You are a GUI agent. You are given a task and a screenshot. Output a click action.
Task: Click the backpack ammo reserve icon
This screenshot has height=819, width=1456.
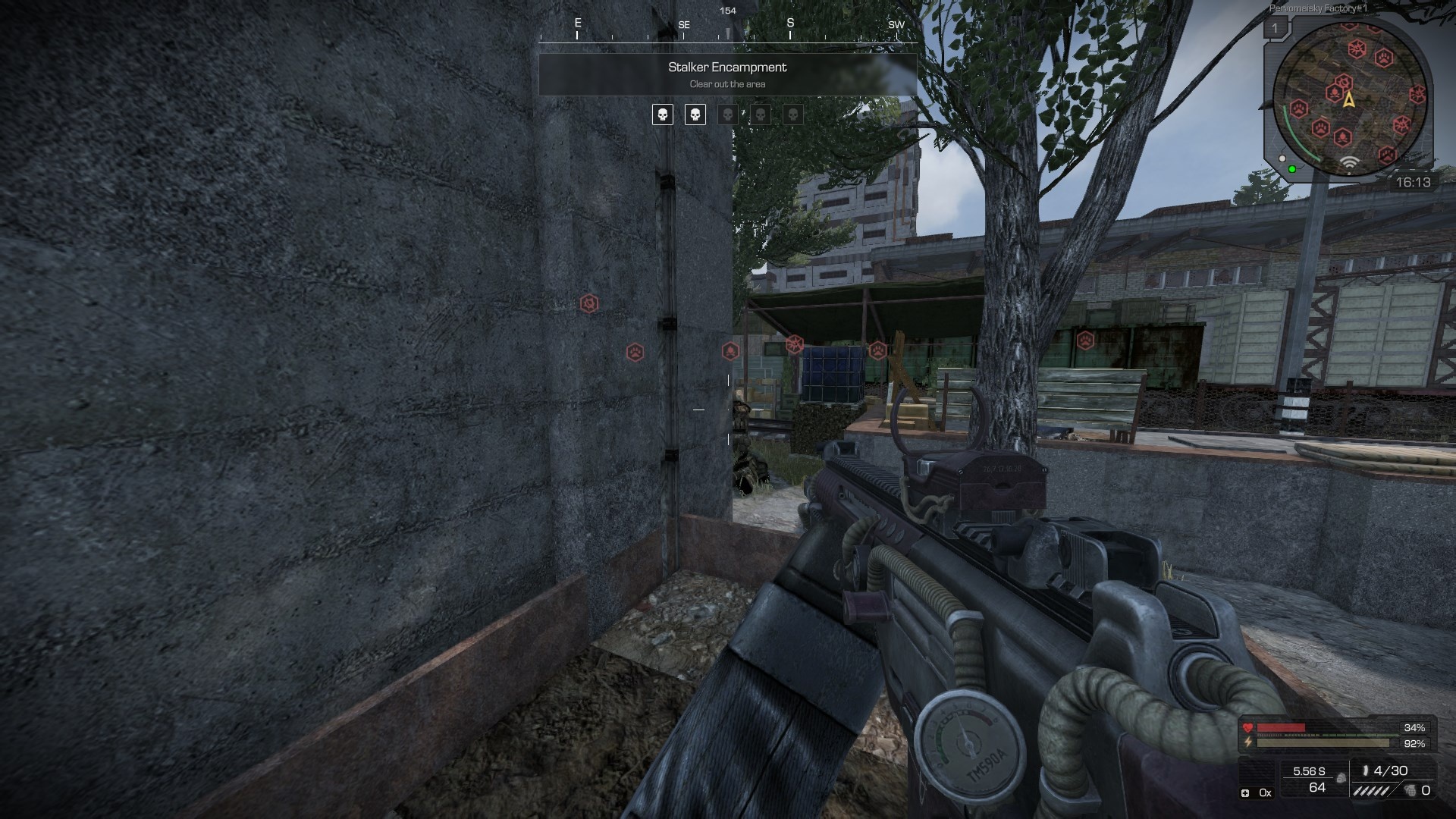[1341, 778]
